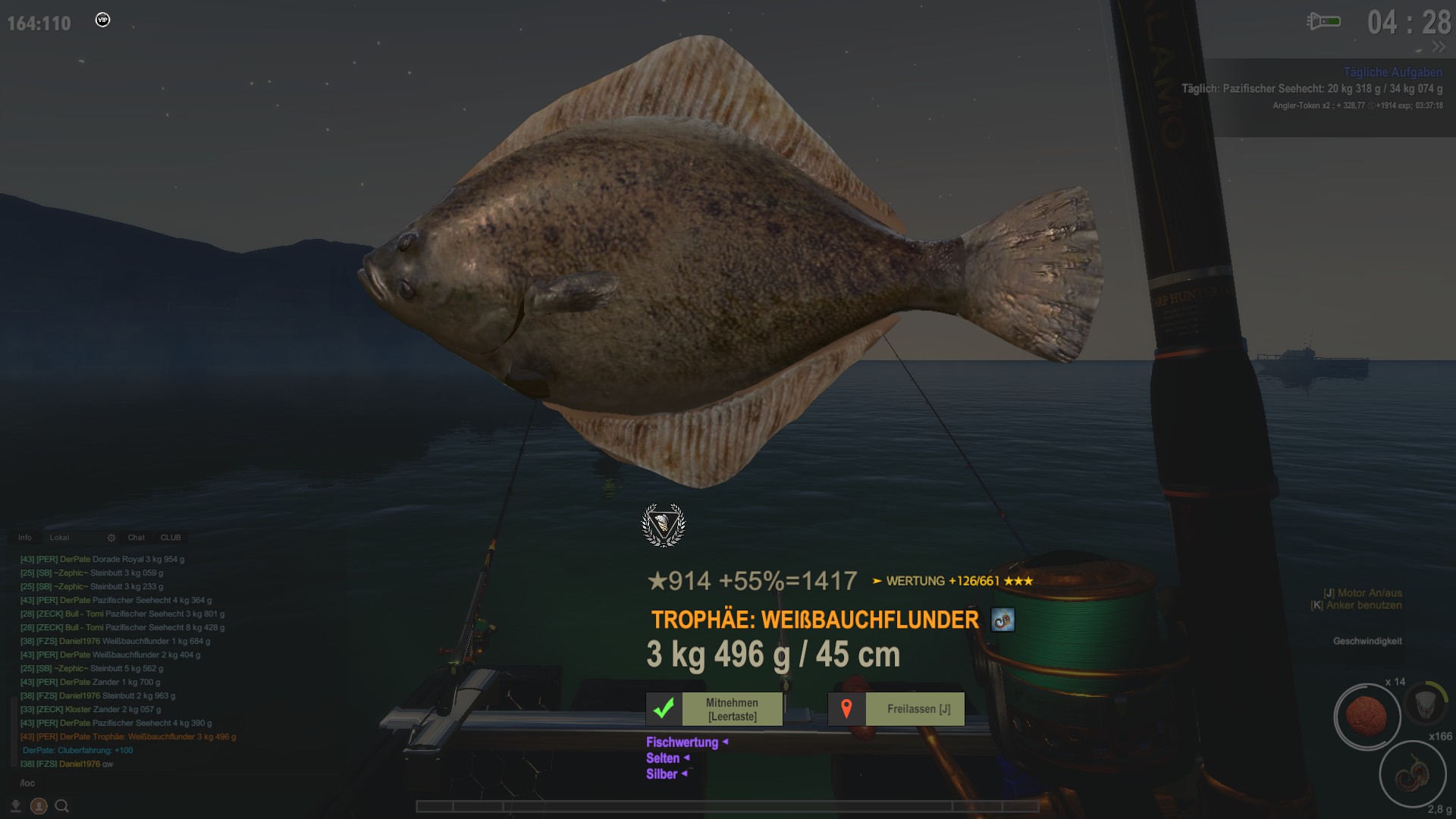Viewport: 1456px width, 819px height.
Task: Click the VIP badge
Action: (x=103, y=20)
